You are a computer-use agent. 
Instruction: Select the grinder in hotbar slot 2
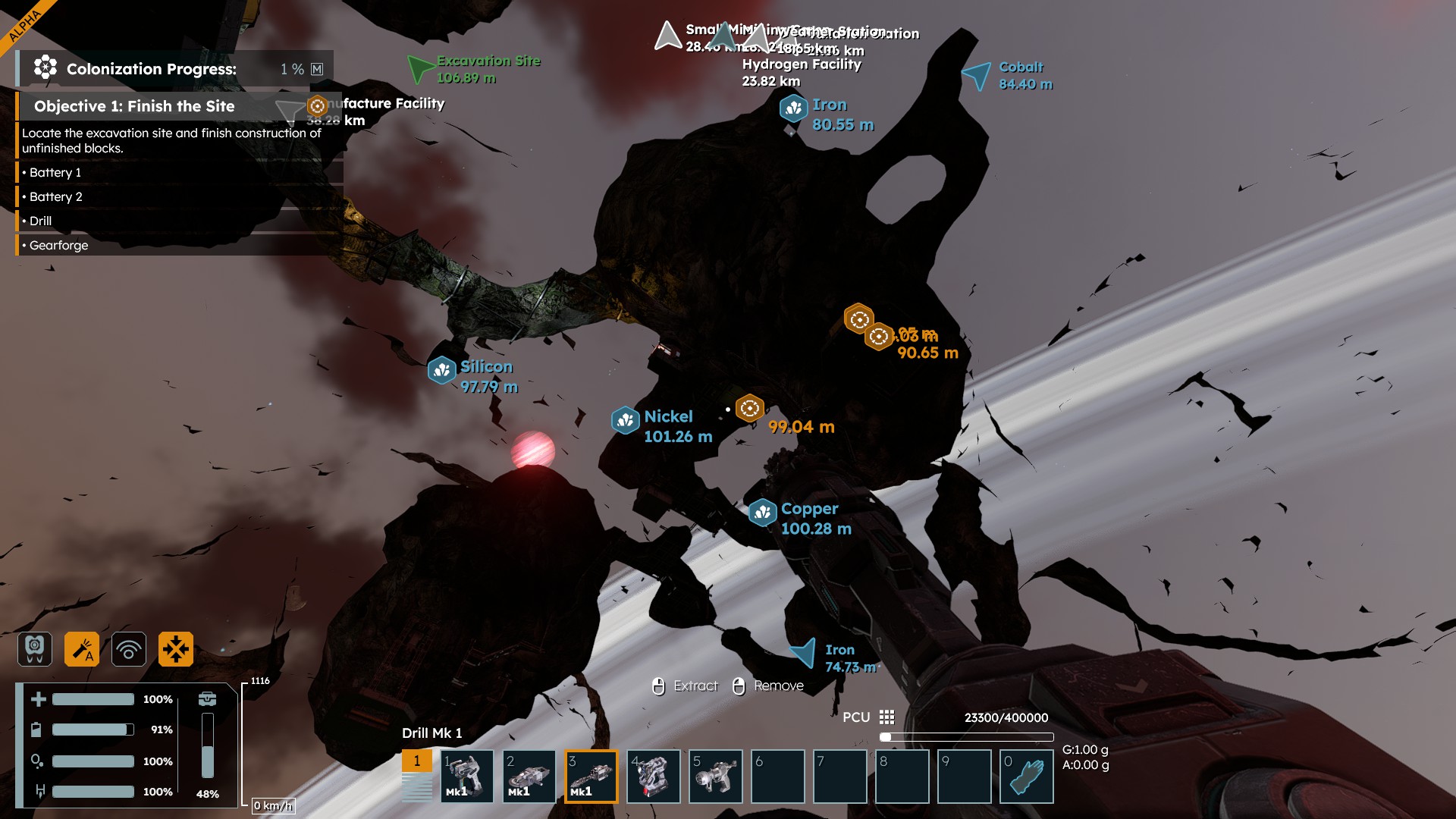click(529, 776)
